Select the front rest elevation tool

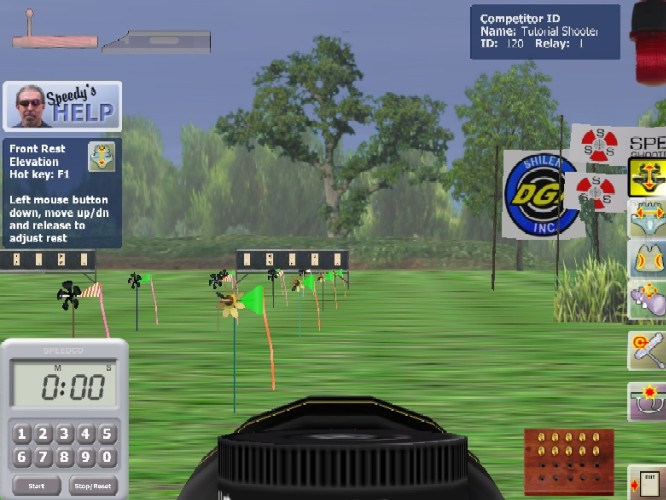(x=646, y=177)
